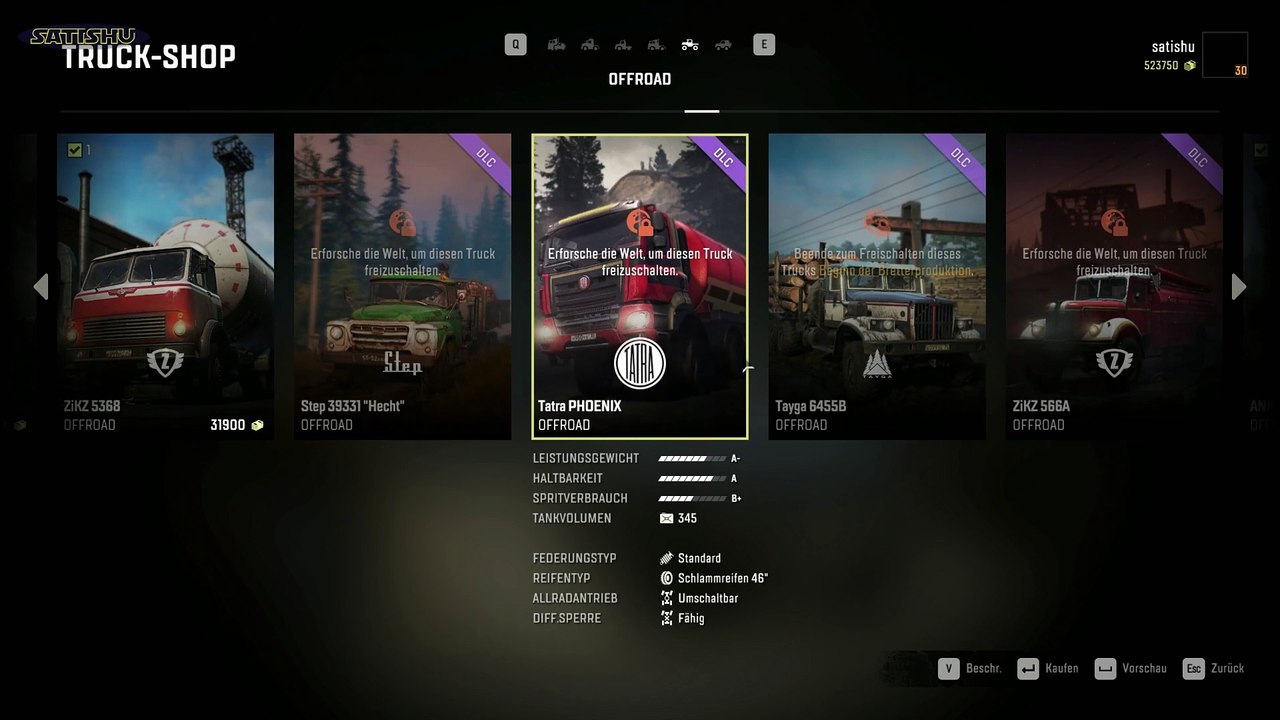Viewport: 1280px width, 720px height.
Task: Switch to the highlighted Offroad category tab
Action: (x=690, y=44)
